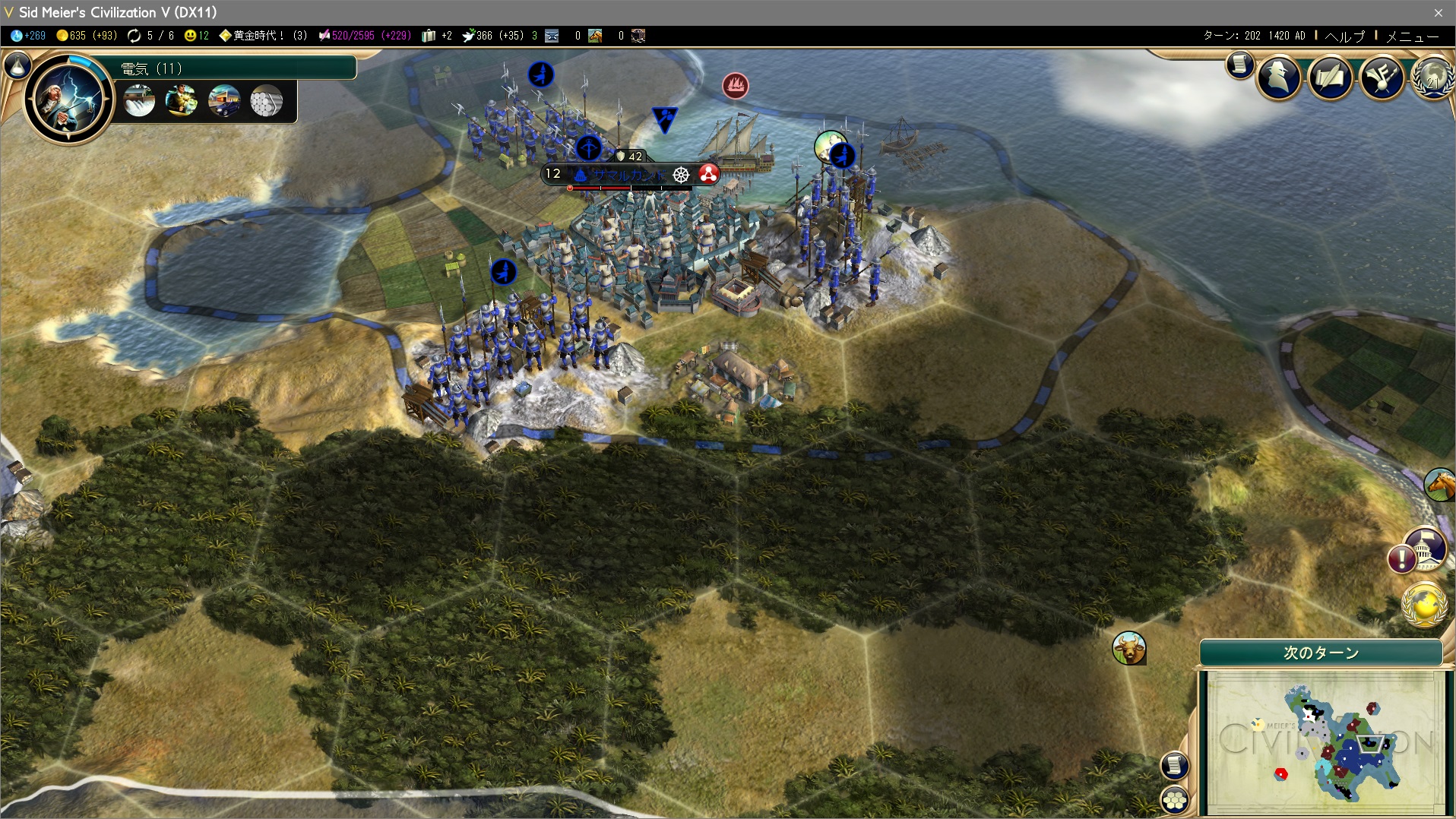This screenshot has width=1456, height=819.
Task: Open the ヘルプ help link
Action: click(1344, 36)
